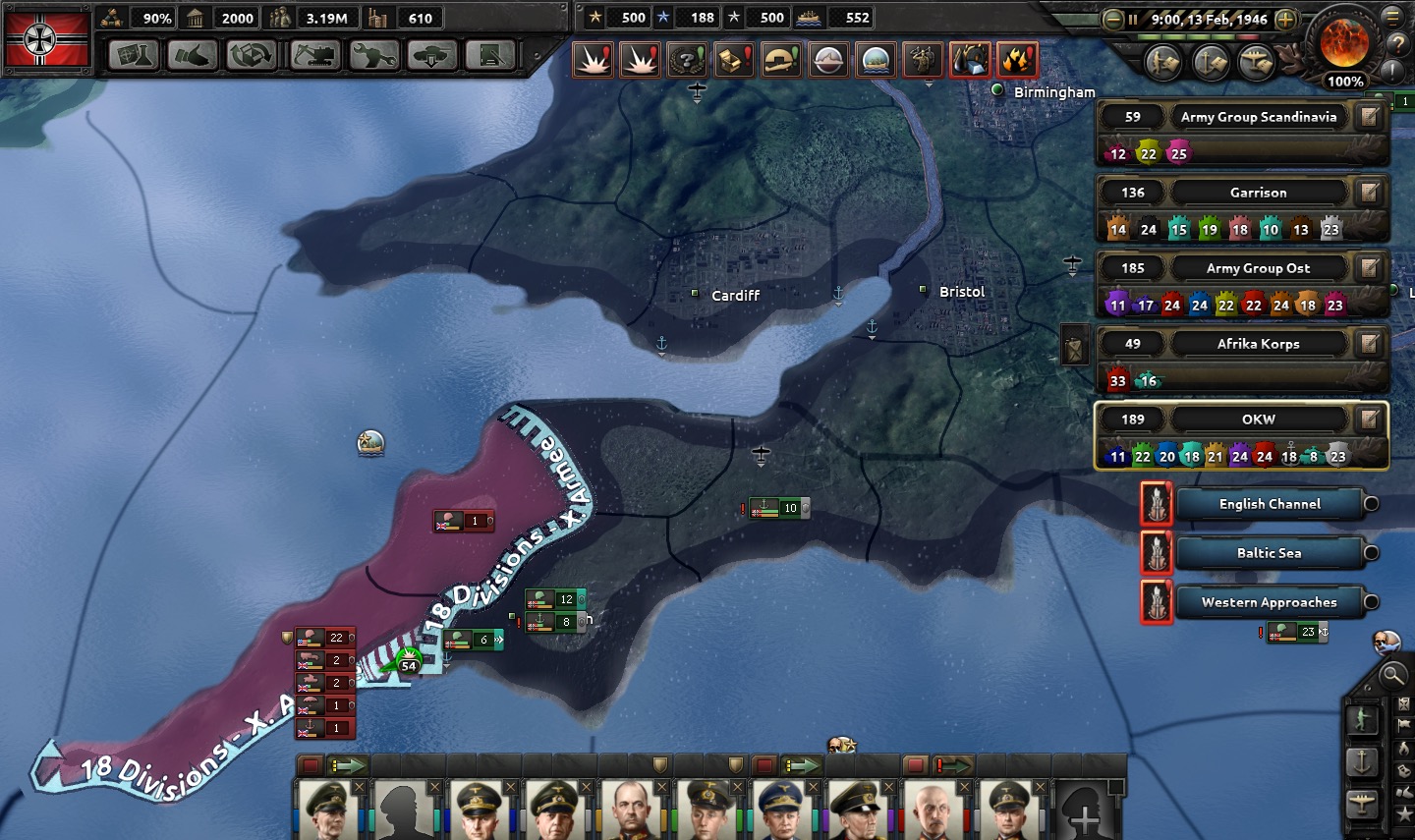Increase game speed with plus button
Image resolution: width=1415 pixels, height=840 pixels.
click(1285, 19)
